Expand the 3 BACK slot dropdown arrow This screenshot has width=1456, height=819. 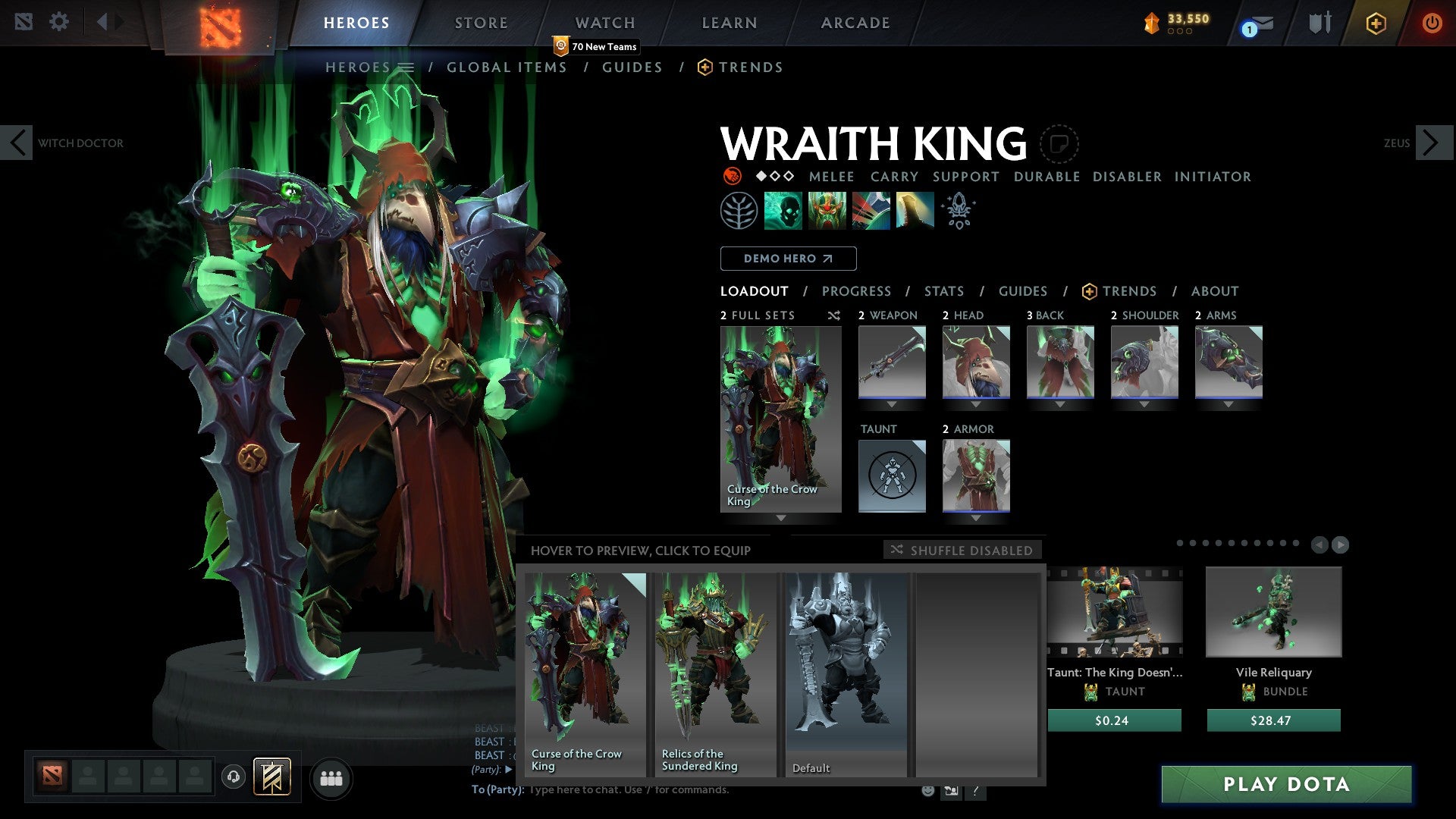[1060, 402]
